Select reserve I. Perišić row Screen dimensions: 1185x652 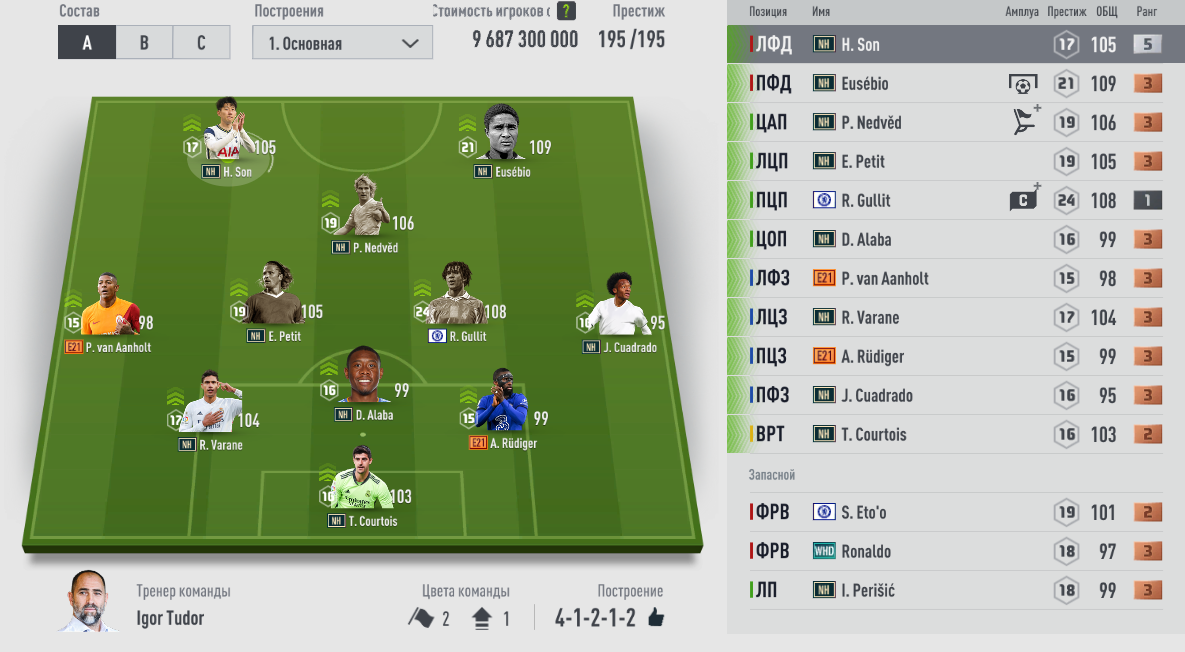(x=955, y=590)
